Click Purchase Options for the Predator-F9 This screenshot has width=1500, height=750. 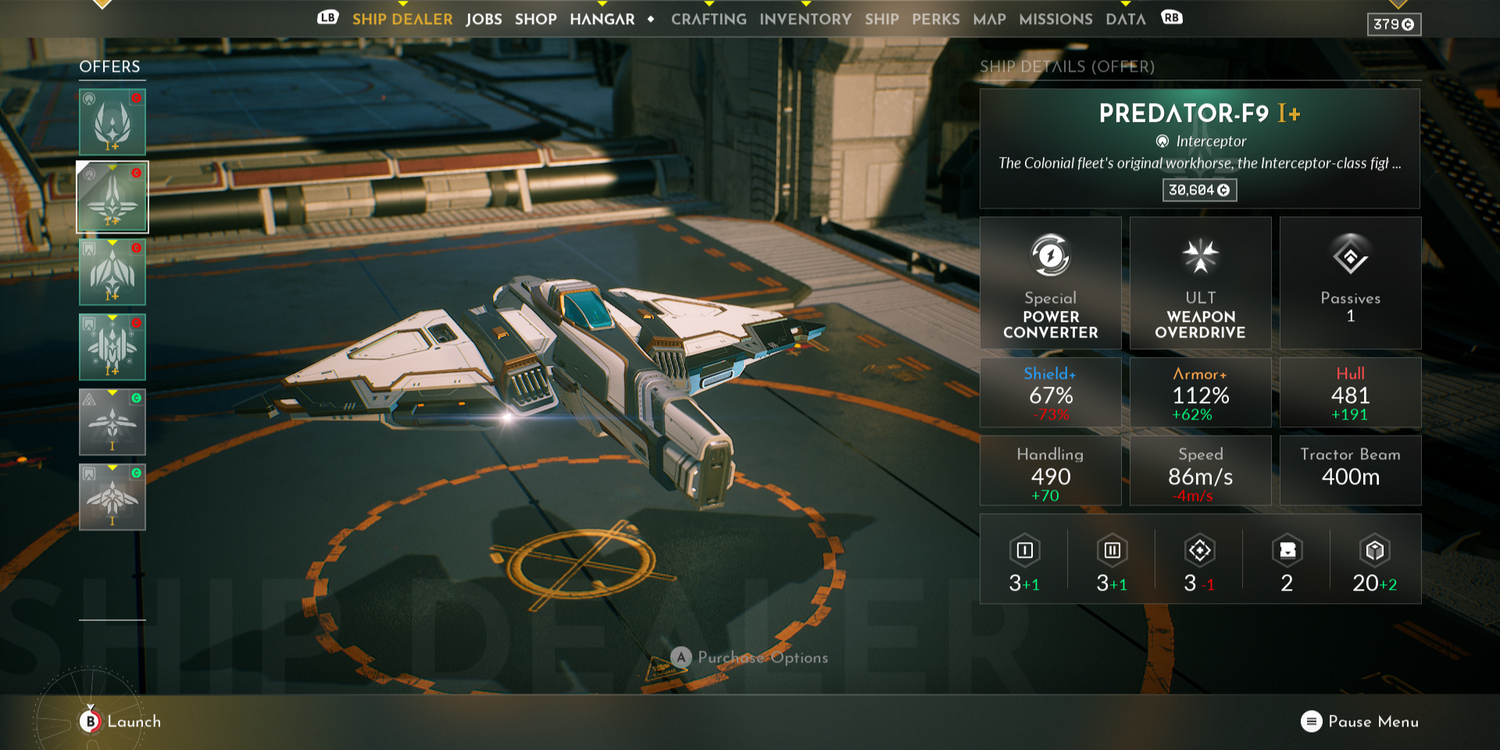click(x=750, y=657)
